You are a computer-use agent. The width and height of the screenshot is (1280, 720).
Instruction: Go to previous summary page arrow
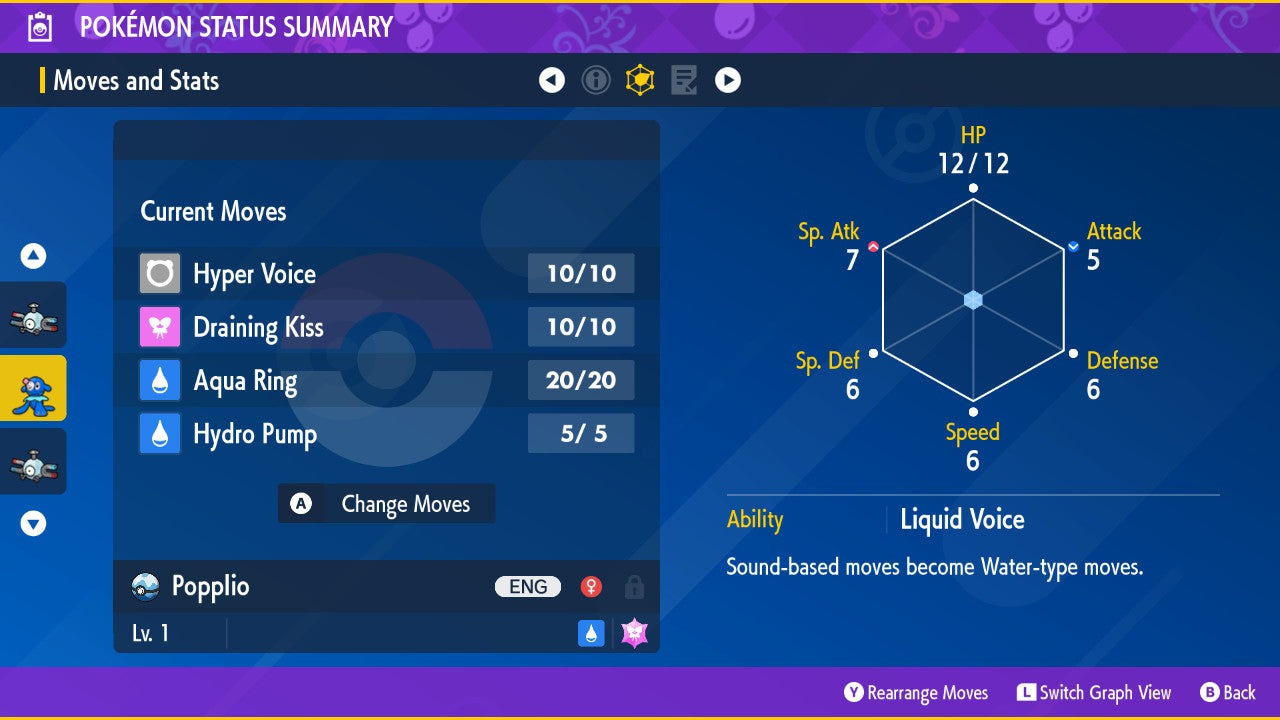tap(552, 80)
